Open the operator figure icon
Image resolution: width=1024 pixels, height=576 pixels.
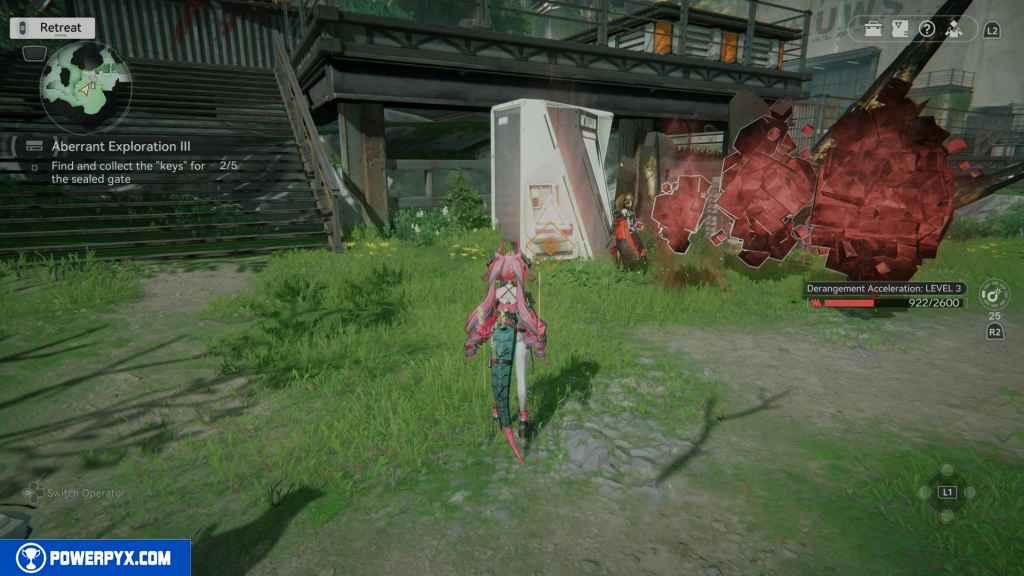click(x=954, y=29)
